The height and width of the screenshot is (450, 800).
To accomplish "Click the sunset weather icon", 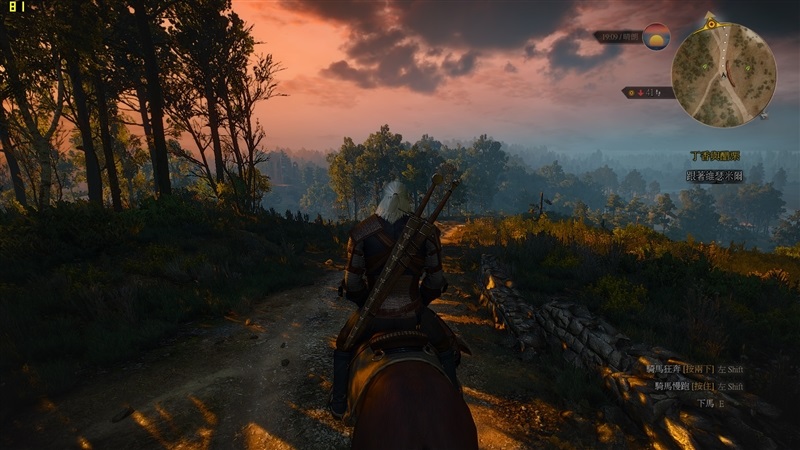I will click(656, 37).
